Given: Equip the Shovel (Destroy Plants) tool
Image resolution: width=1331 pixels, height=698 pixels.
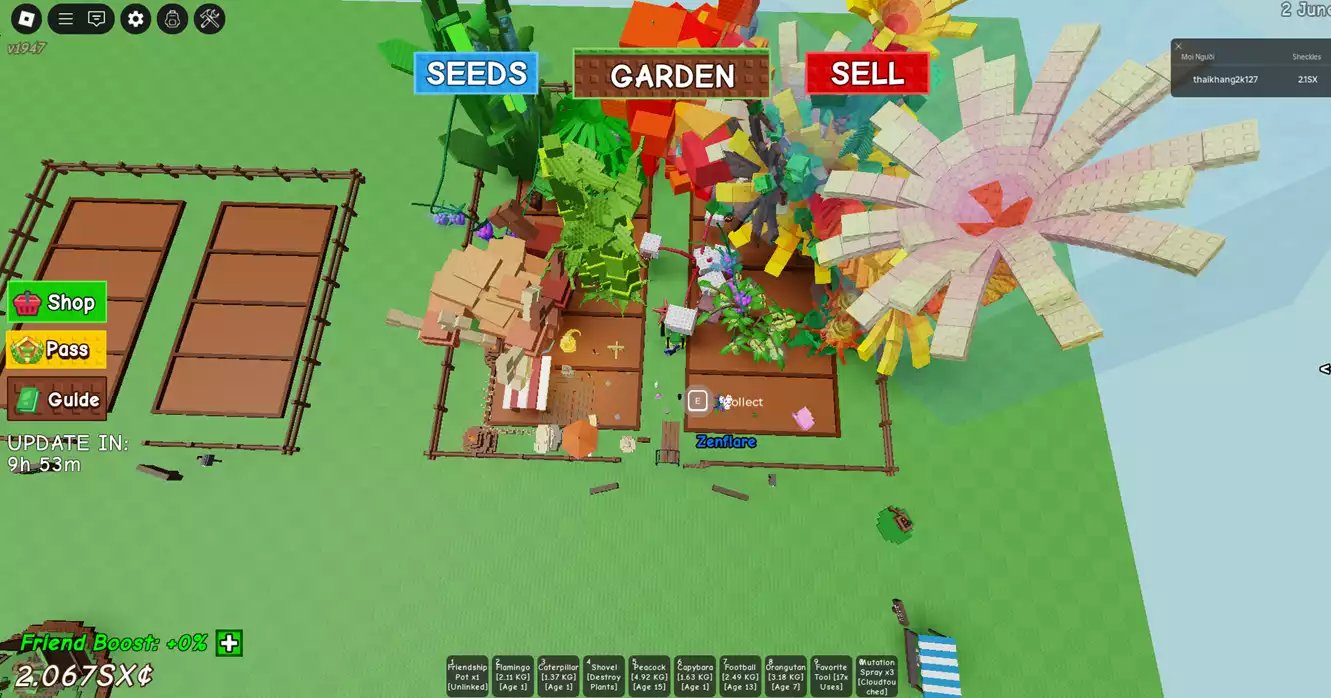Looking at the screenshot, I should [x=604, y=676].
